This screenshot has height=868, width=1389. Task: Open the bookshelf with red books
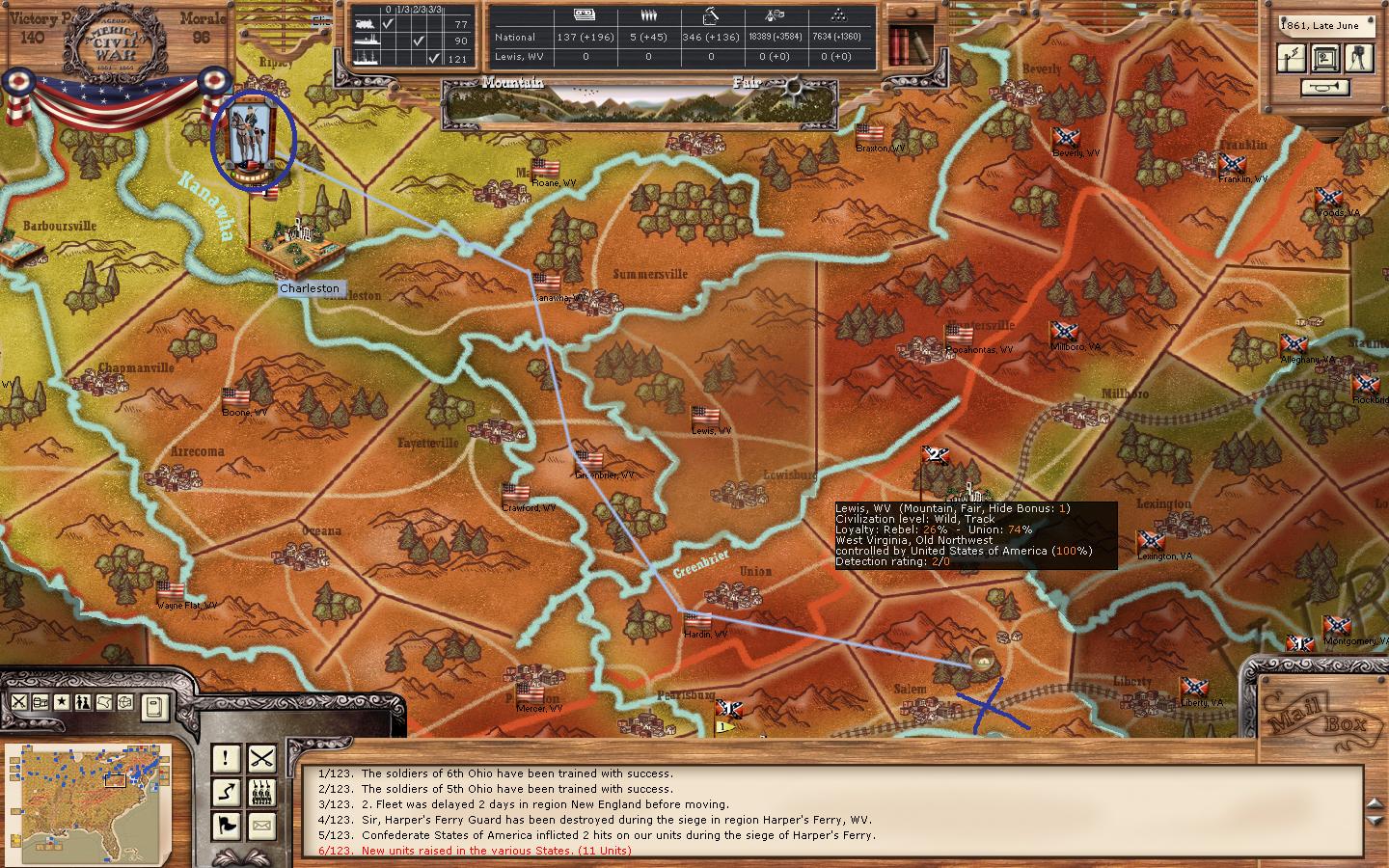909,43
